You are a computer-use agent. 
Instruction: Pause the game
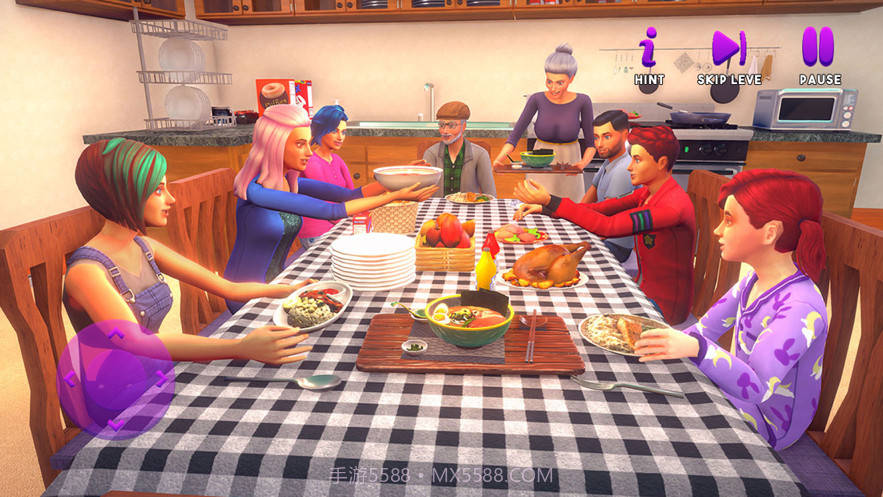coord(818,50)
